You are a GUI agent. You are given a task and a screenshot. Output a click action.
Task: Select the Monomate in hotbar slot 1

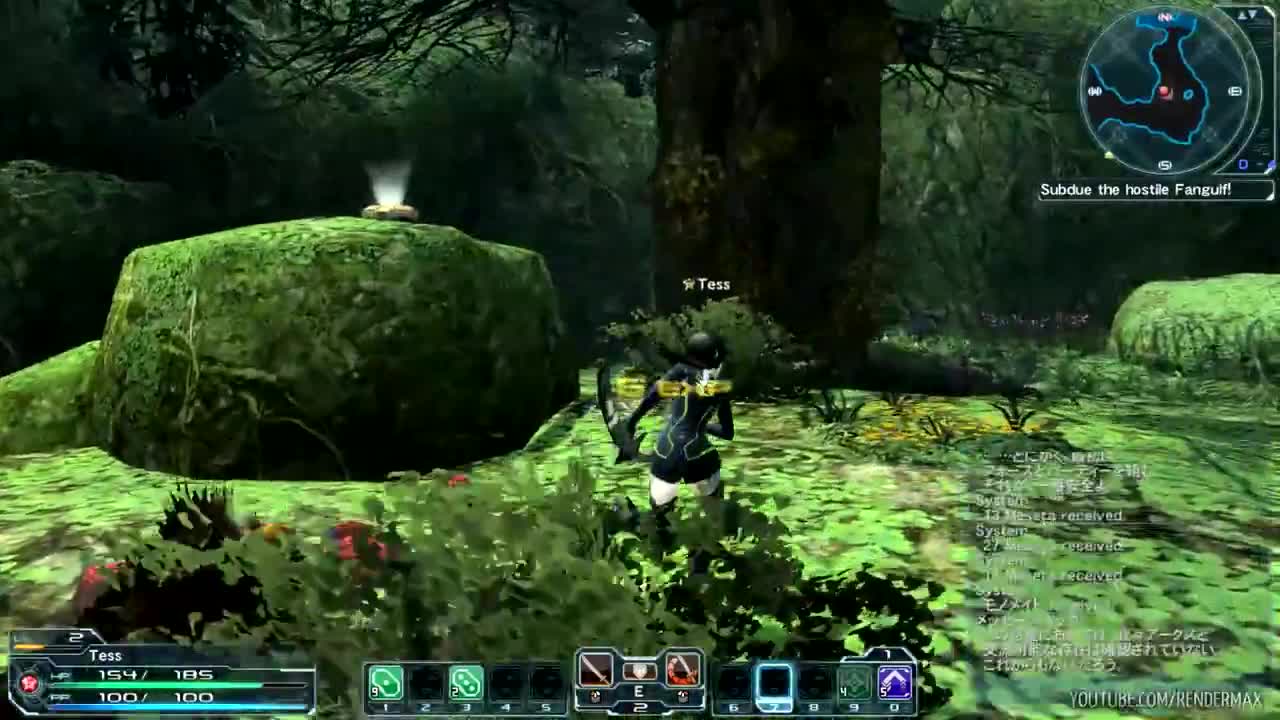[387, 681]
